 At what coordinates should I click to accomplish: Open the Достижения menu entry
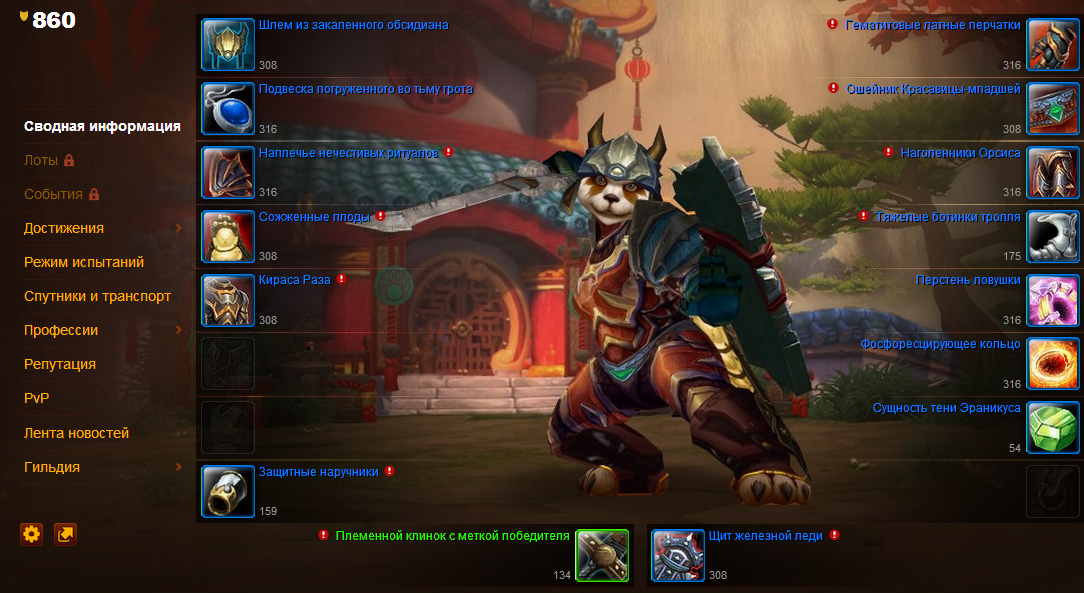point(64,228)
